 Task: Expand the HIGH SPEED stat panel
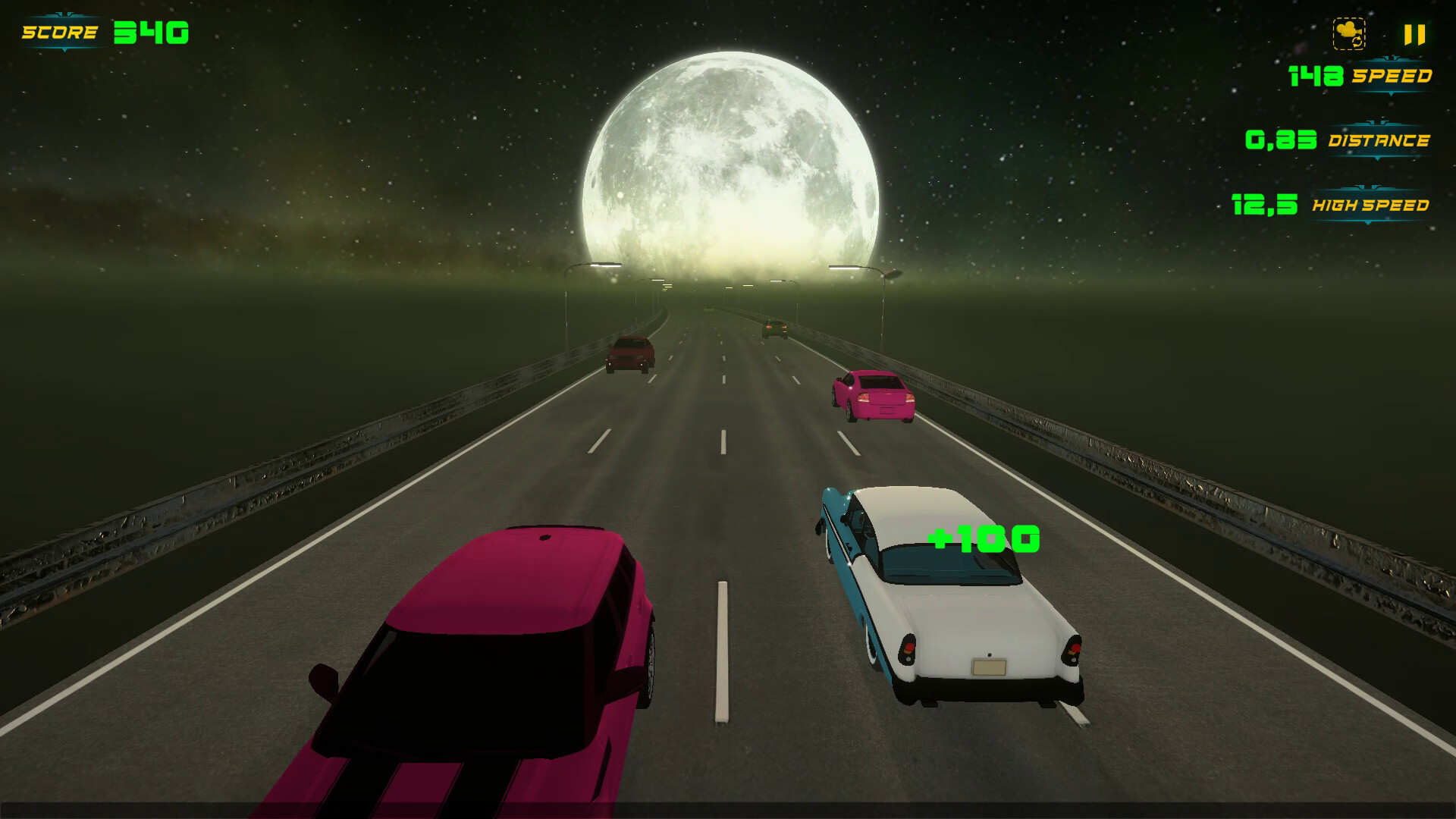click(1373, 206)
